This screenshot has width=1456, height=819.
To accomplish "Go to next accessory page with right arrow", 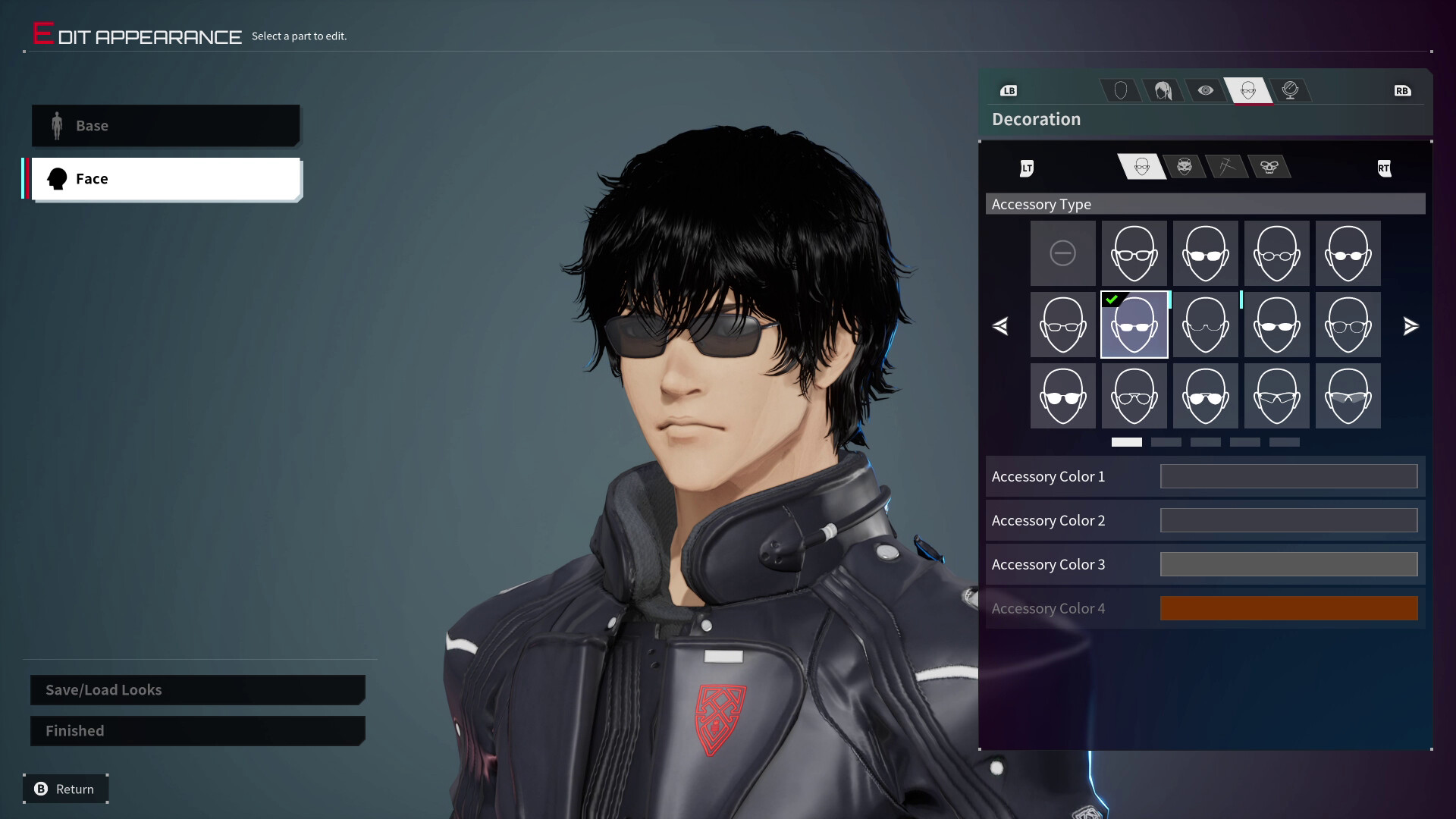I will click(x=1411, y=326).
